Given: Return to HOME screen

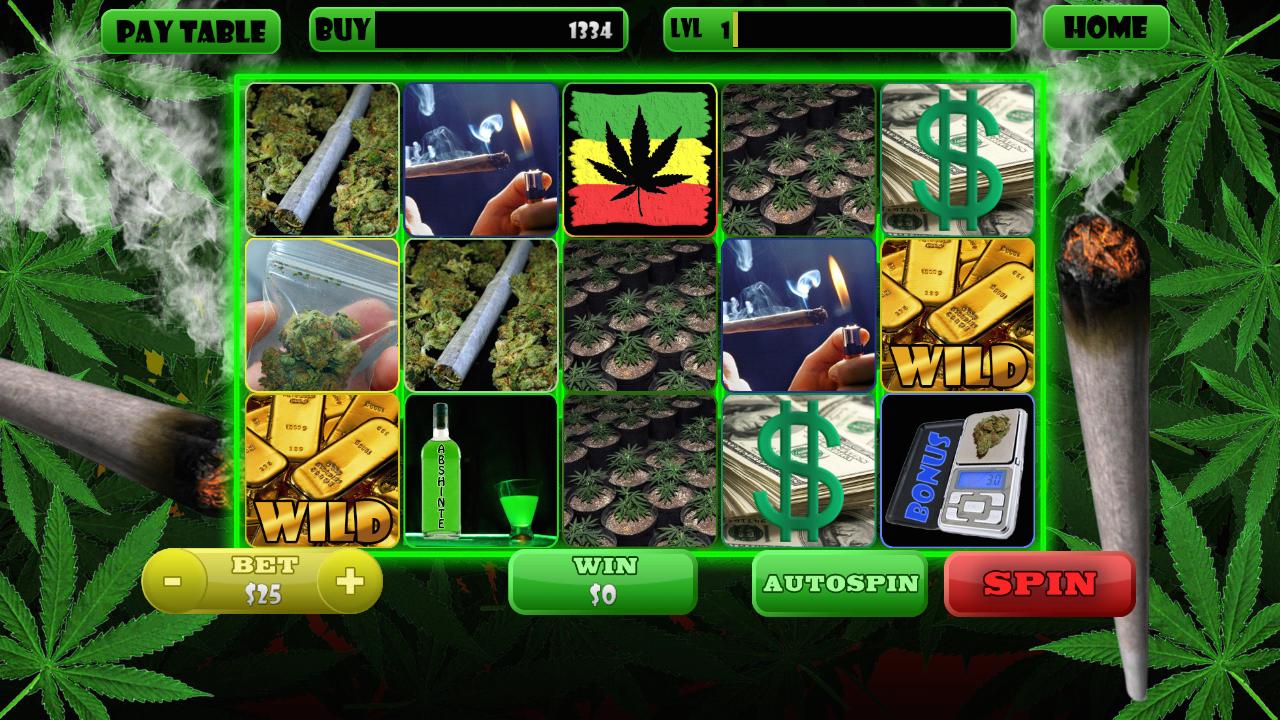Looking at the screenshot, I should tap(1108, 28).
